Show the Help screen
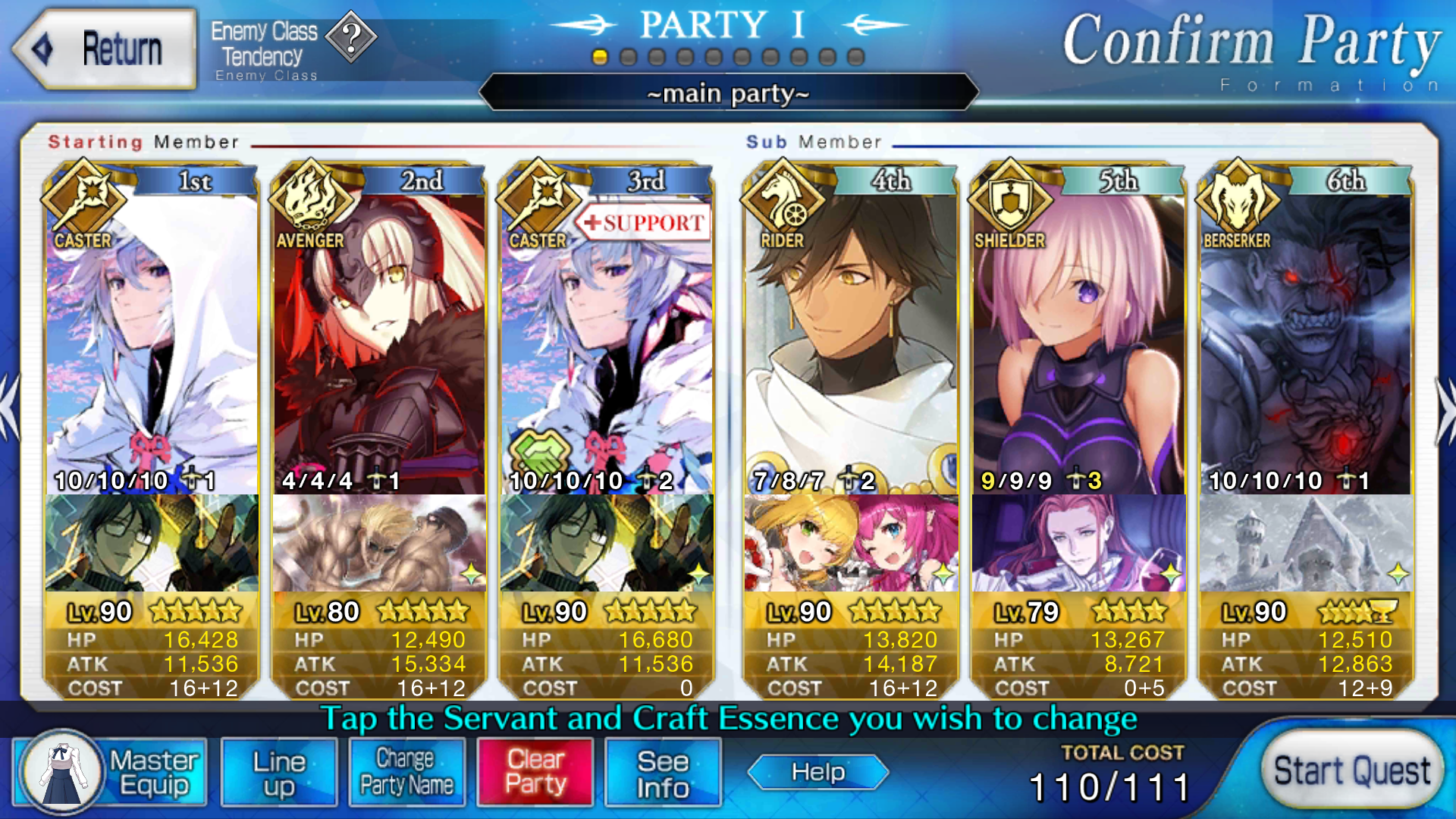Image resolution: width=1456 pixels, height=819 pixels. (x=817, y=772)
